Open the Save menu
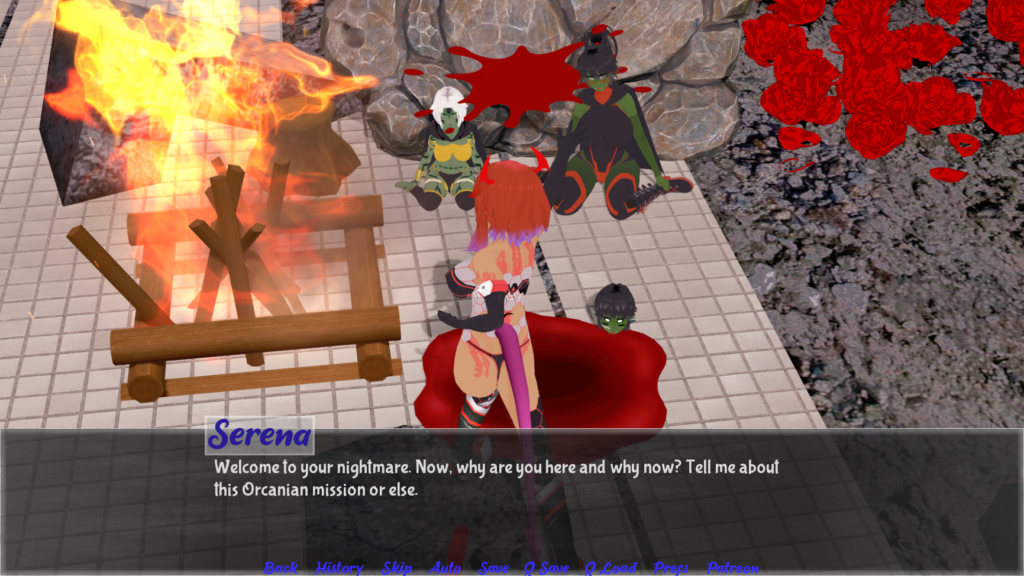 [x=494, y=567]
